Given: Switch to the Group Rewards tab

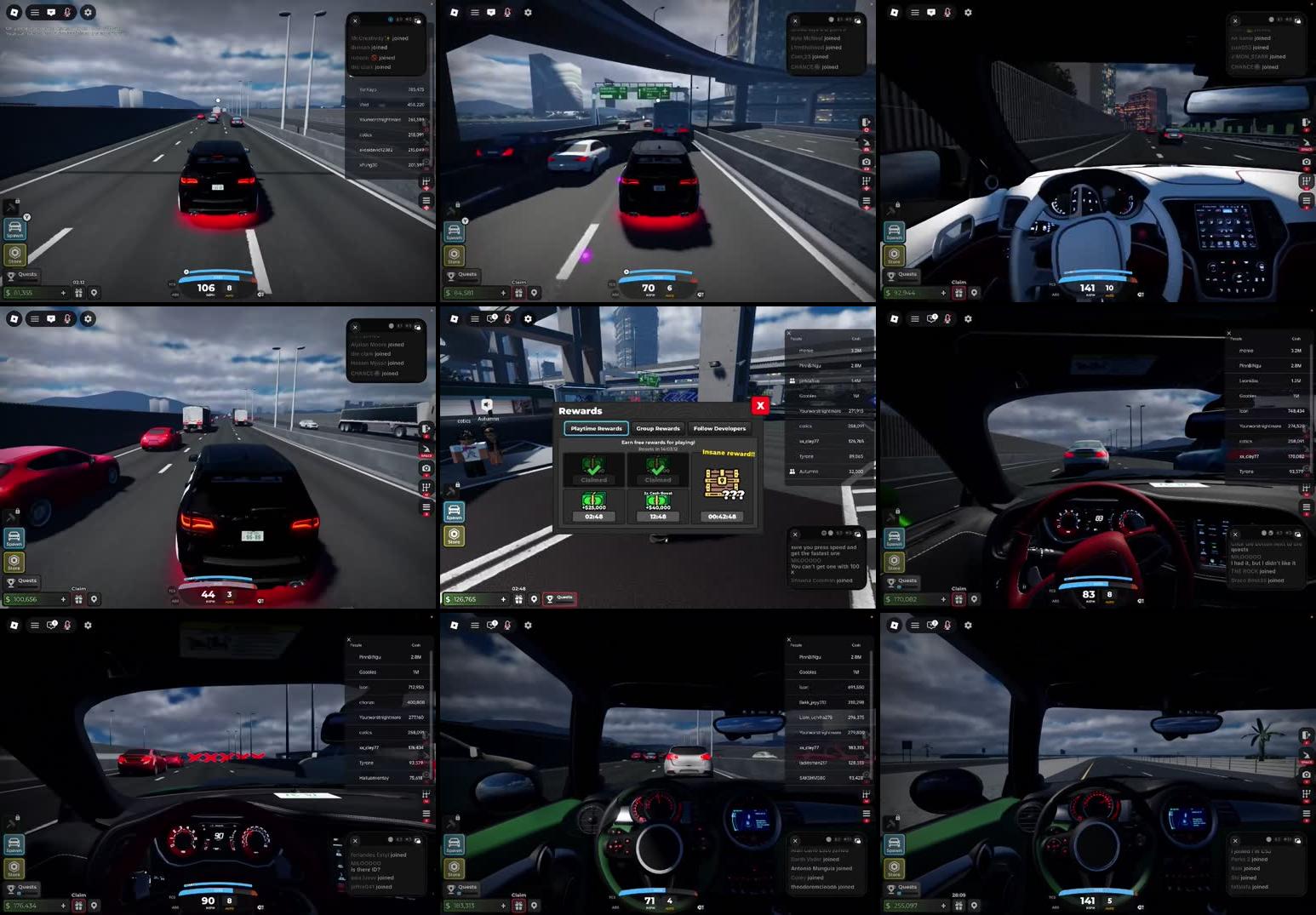Looking at the screenshot, I should pyautogui.click(x=657, y=428).
